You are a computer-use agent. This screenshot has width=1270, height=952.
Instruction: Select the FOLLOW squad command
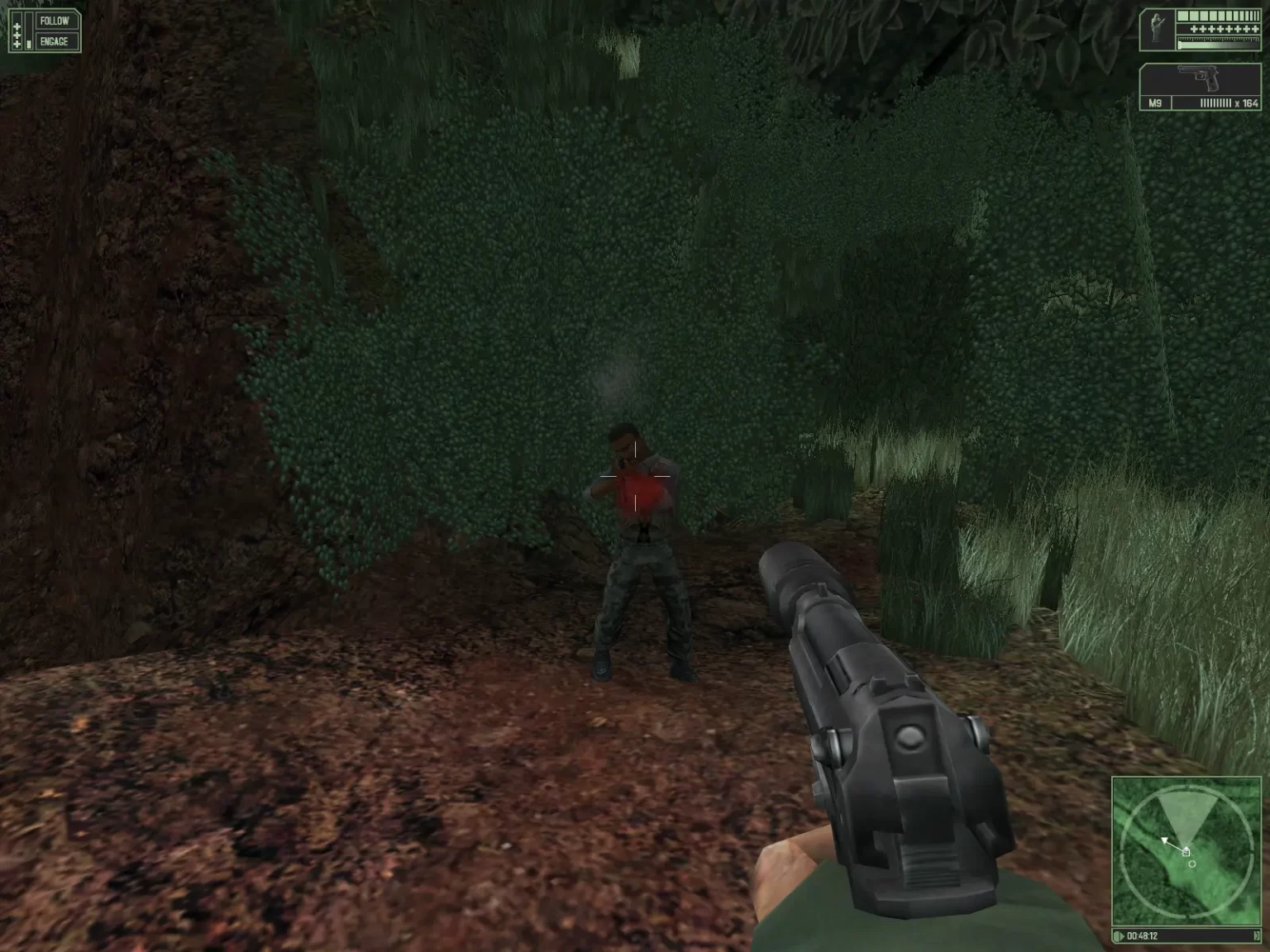coord(55,21)
